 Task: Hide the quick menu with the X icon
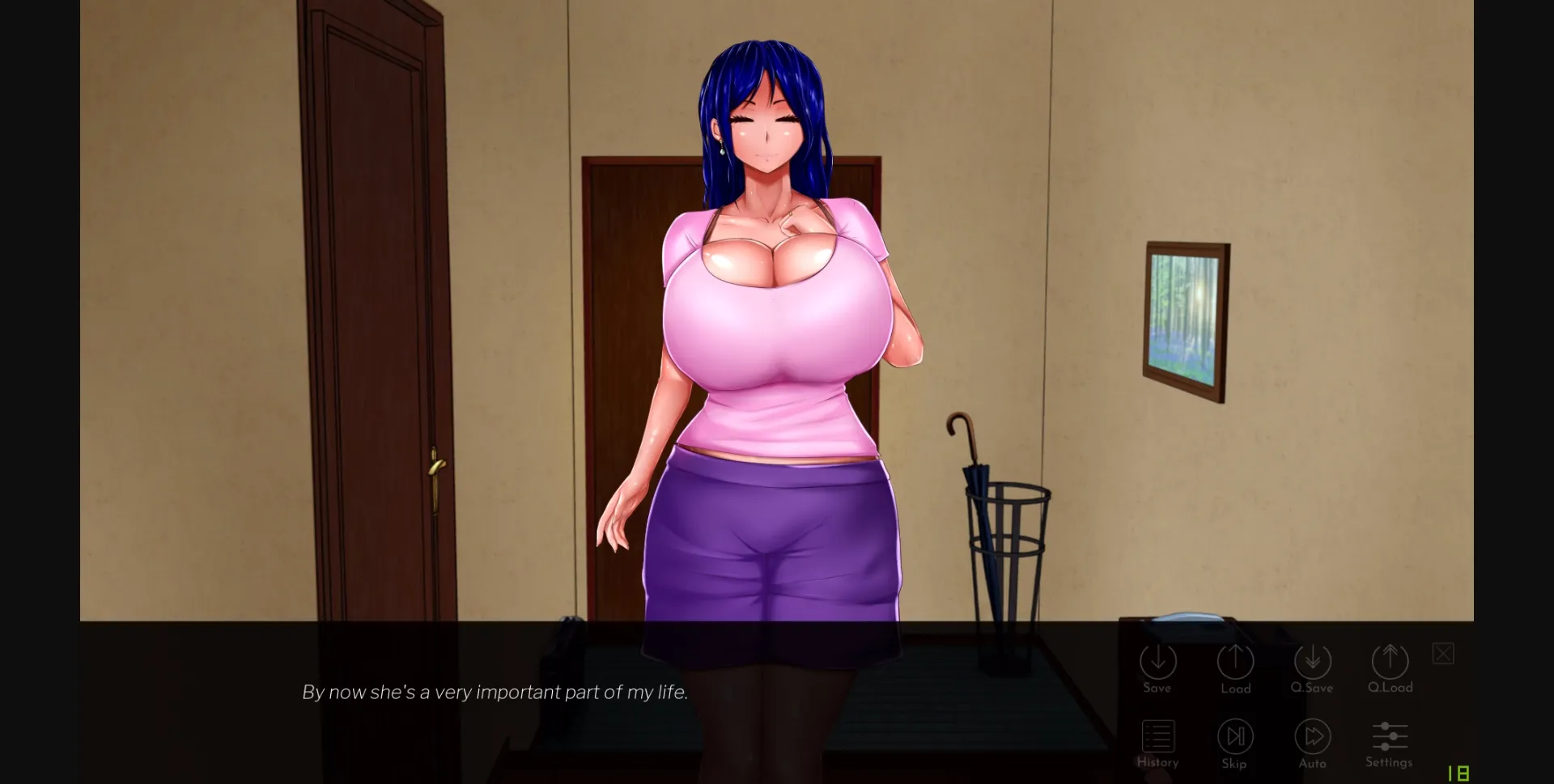(1443, 653)
